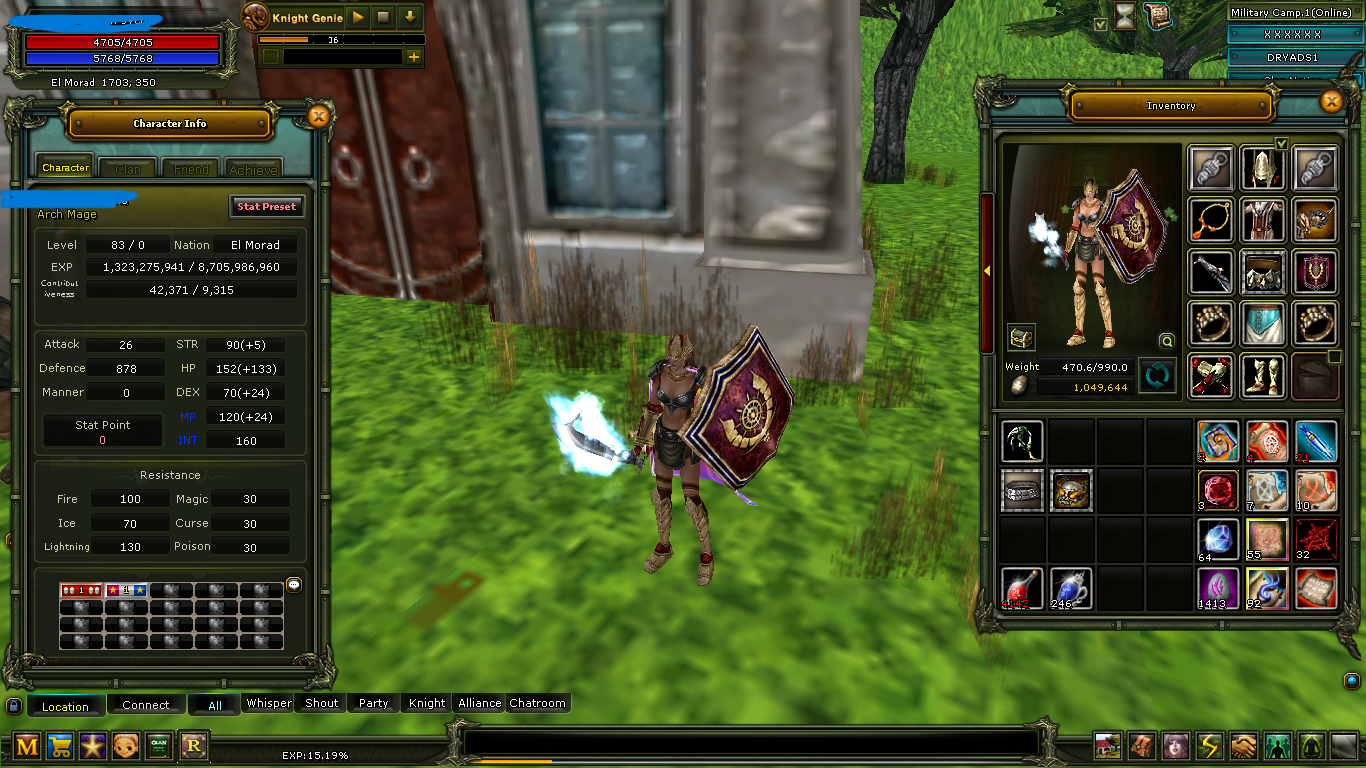
Task: Click the meditating figure rest icon
Action: coord(1311,747)
